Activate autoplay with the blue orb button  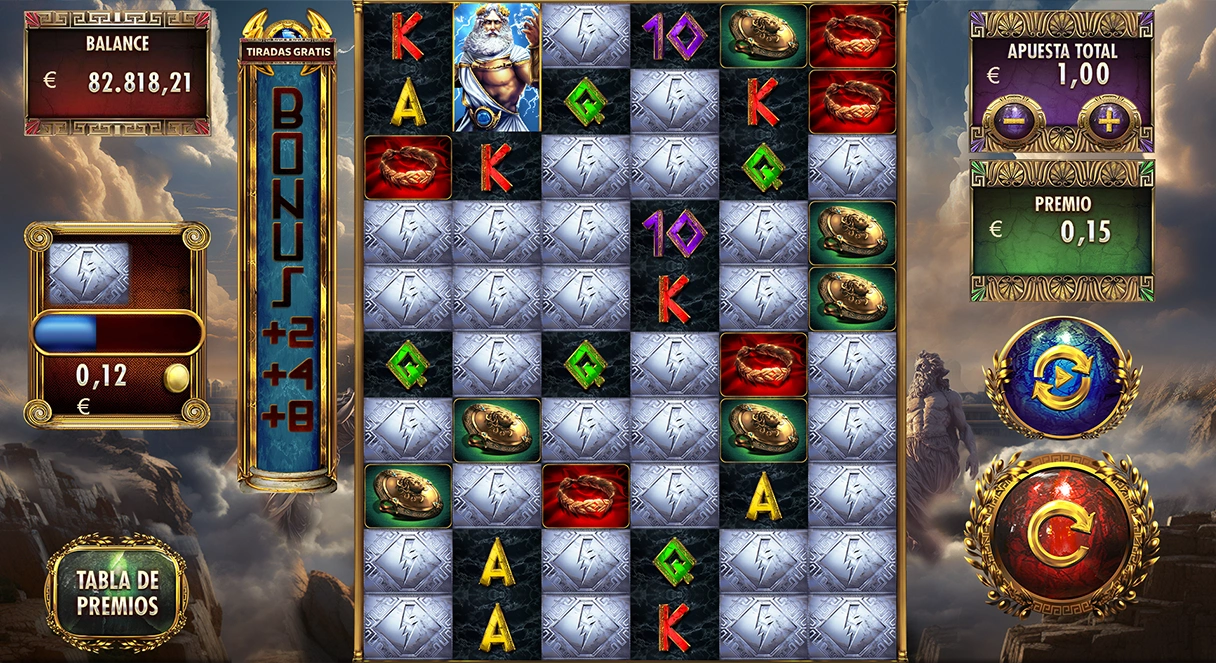1061,378
